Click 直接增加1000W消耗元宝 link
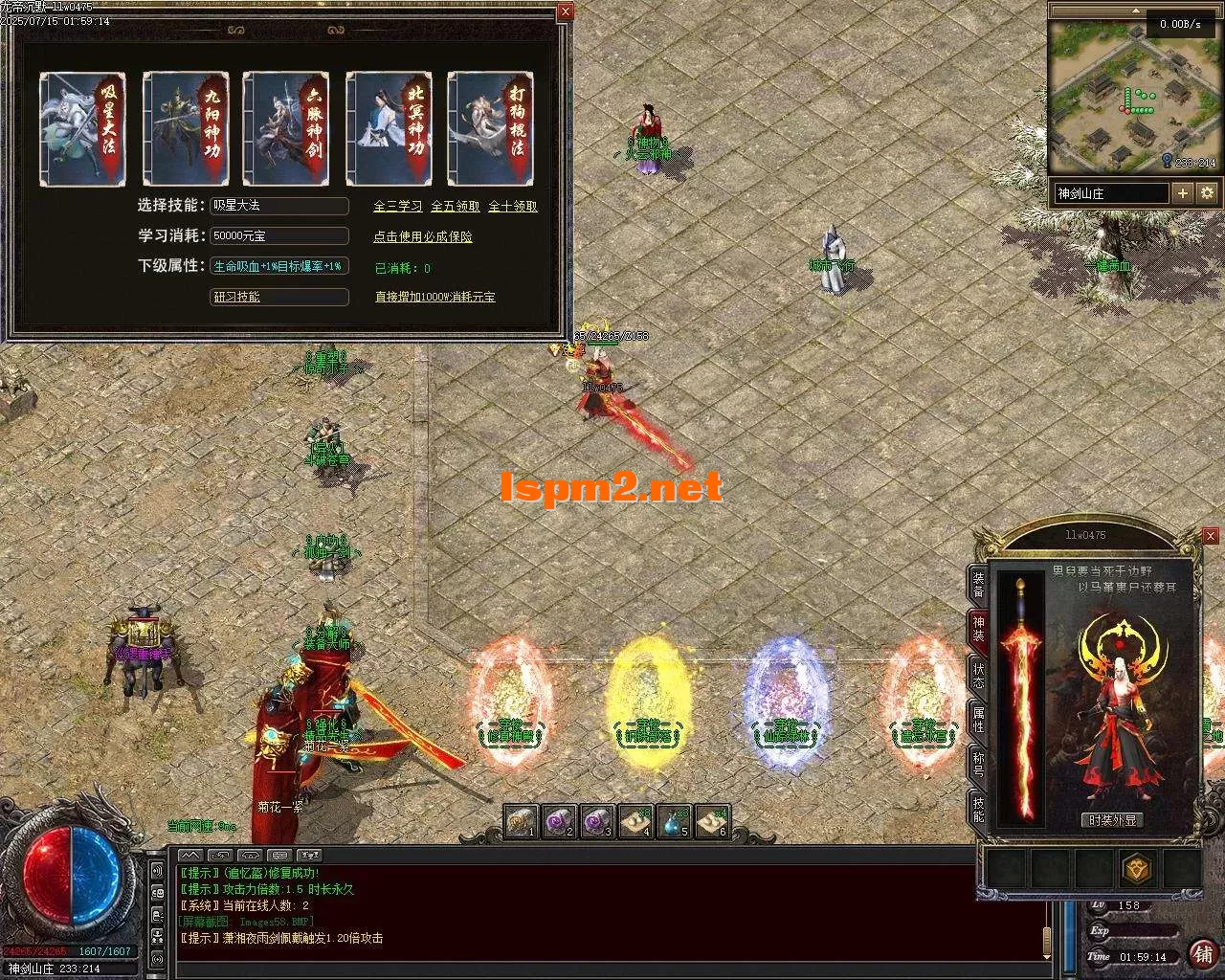Viewport: 1225px width, 980px height. click(x=434, y=298)
